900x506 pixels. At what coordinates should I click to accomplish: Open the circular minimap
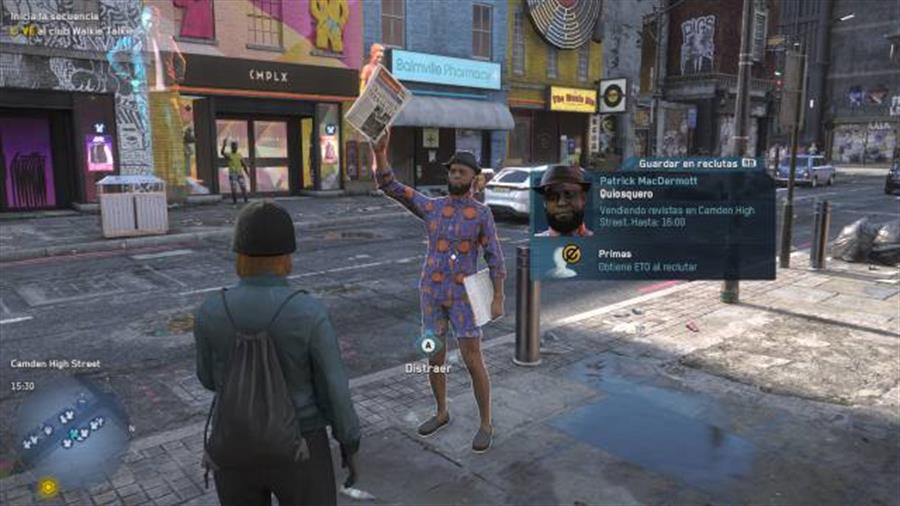click(70, 429)
